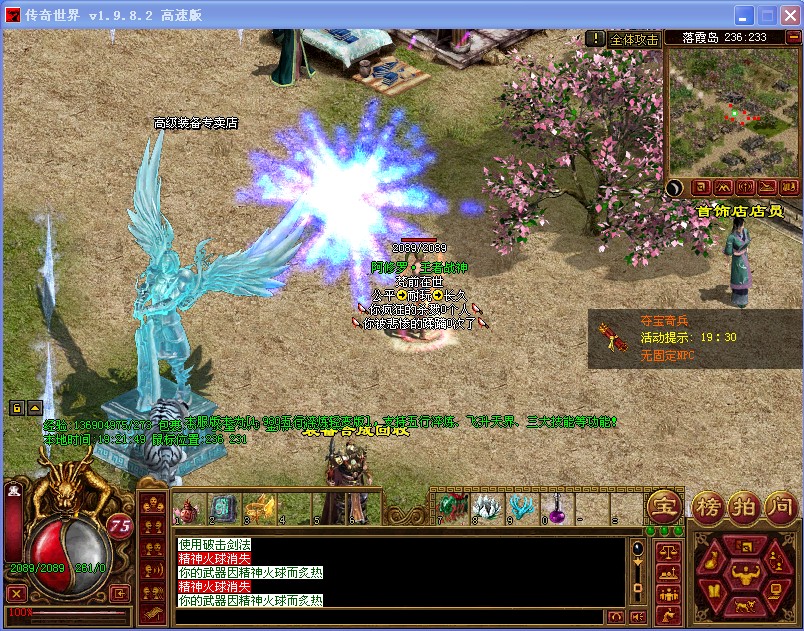The height and width of the screenshot is (631, 804).
Task: Click the center emblem of the octagonal menu
Action: 743,573
